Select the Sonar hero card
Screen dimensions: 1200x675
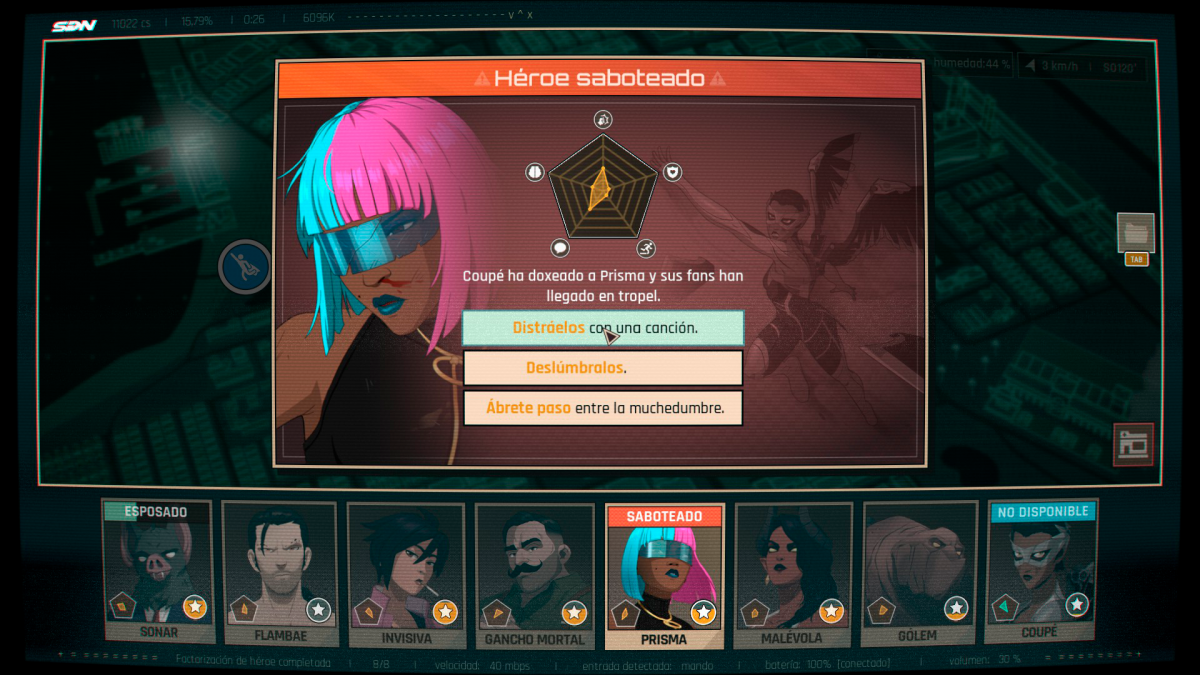point(158,572)
